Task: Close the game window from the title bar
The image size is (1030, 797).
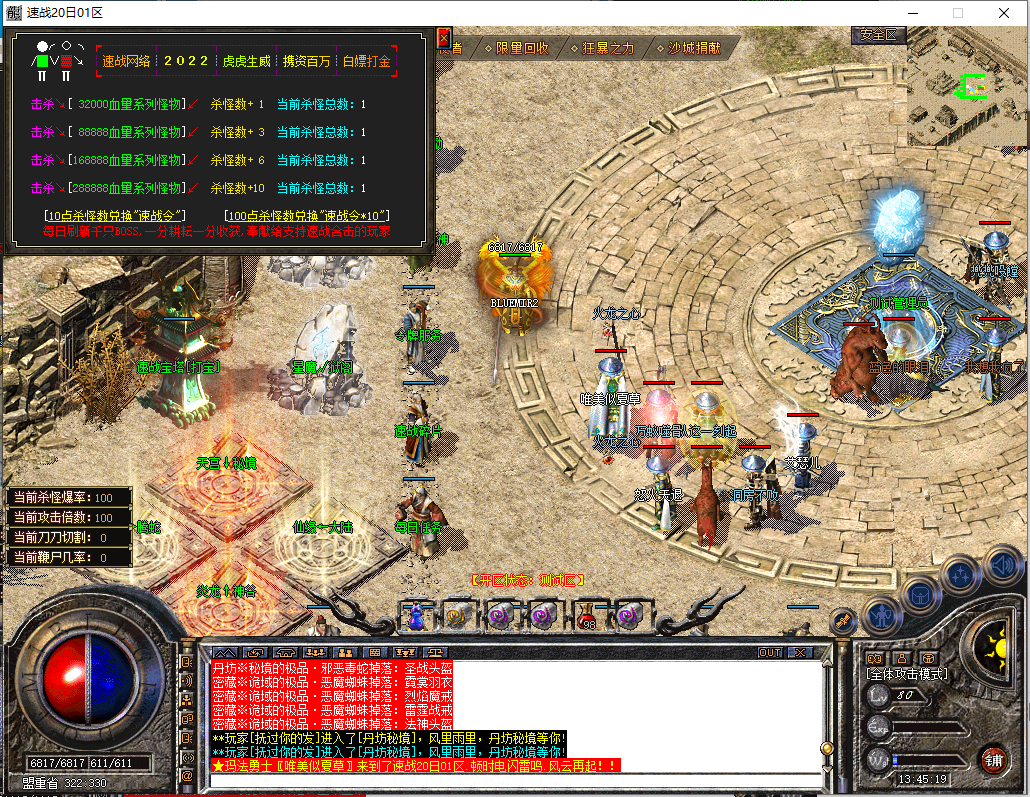Action: click(1004, 13)
